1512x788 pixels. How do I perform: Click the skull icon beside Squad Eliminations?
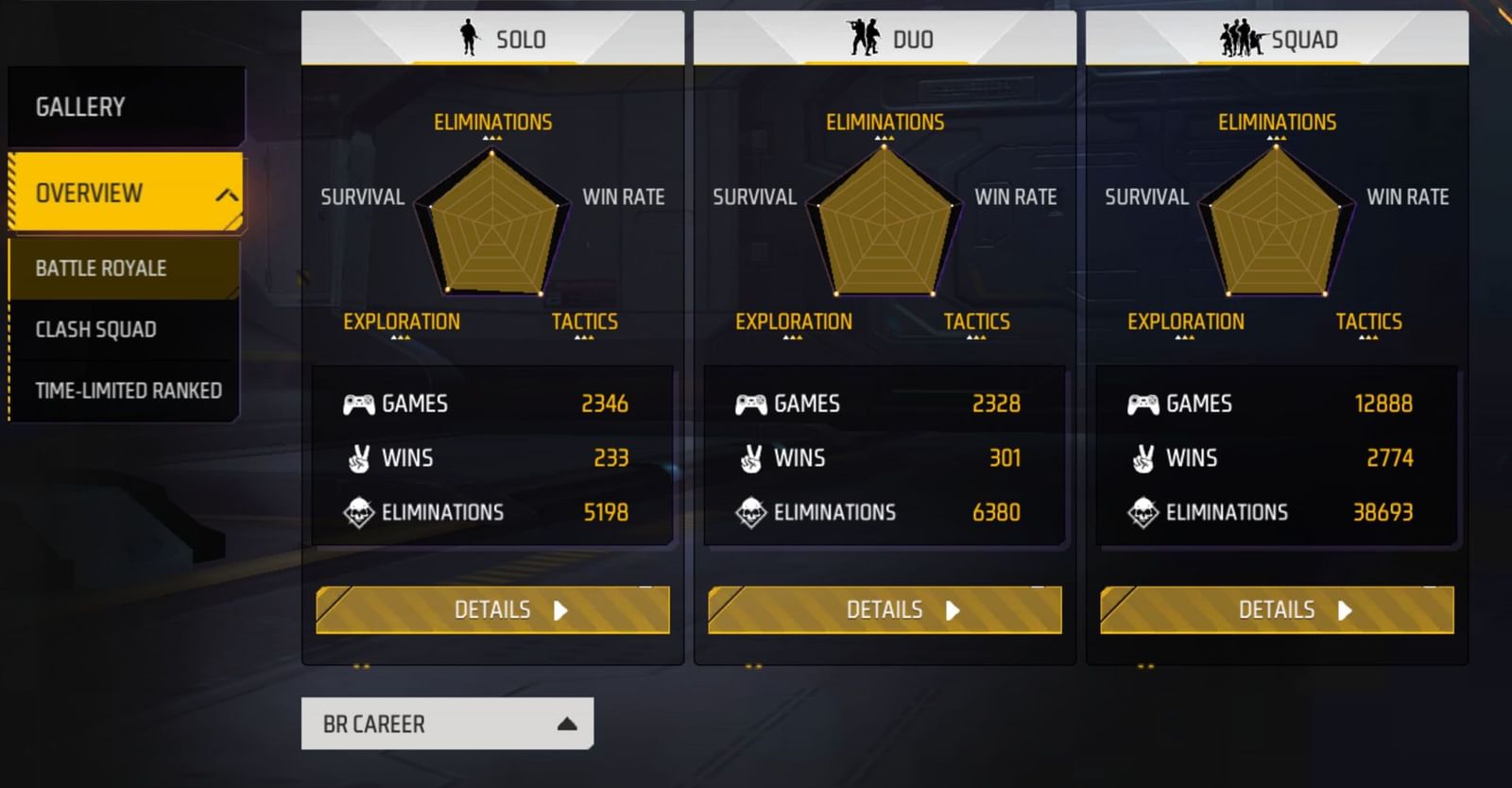[1142, 513]
